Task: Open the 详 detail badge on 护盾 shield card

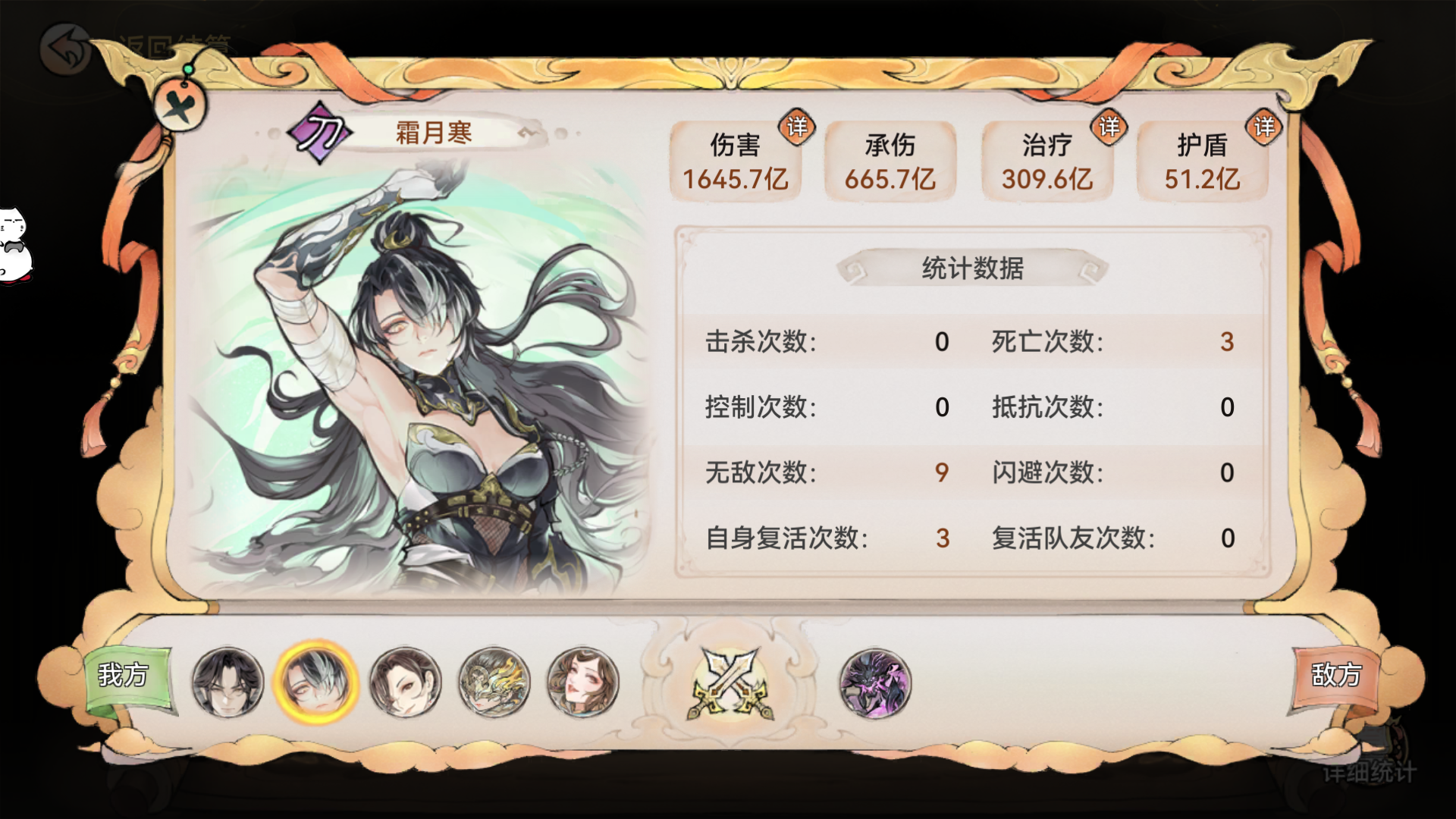Action: (x=1265, y=127)
